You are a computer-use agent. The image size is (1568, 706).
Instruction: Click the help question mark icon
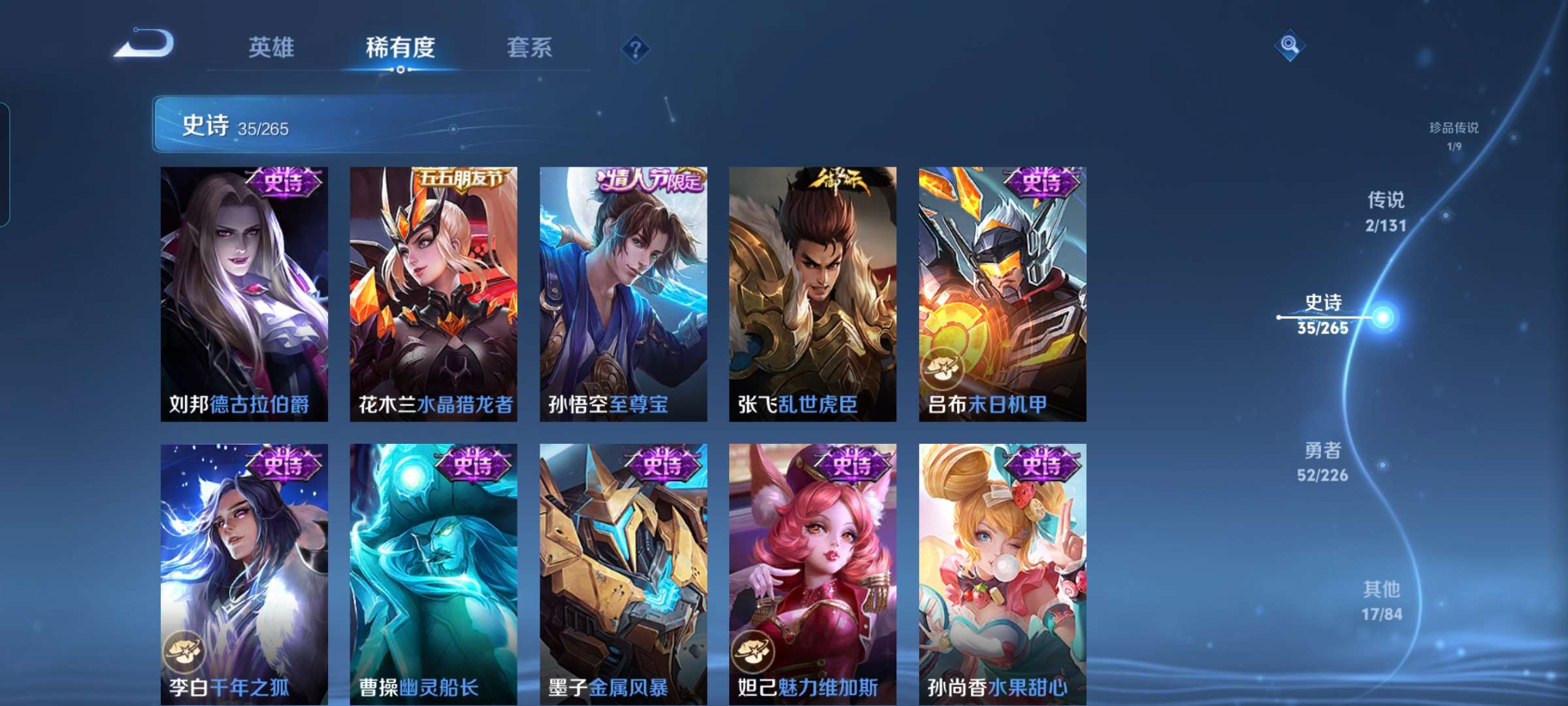click(x=637, y=47)
